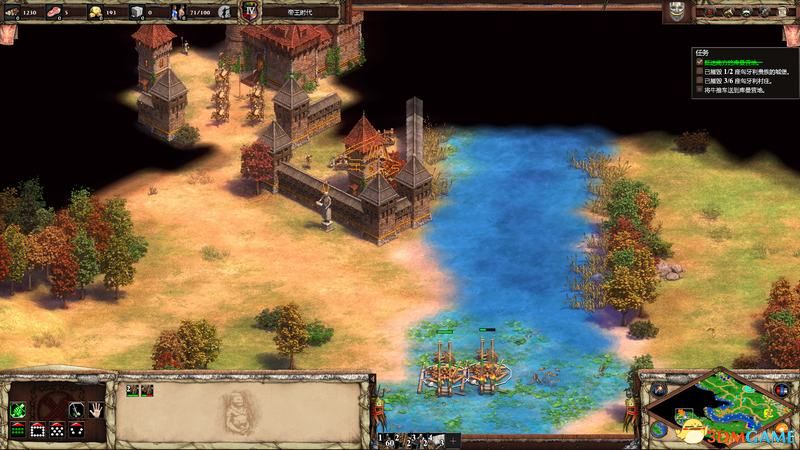Choose the three-dot flank formation button
This screenshot has width=800, height=450.
coord(75,430)
